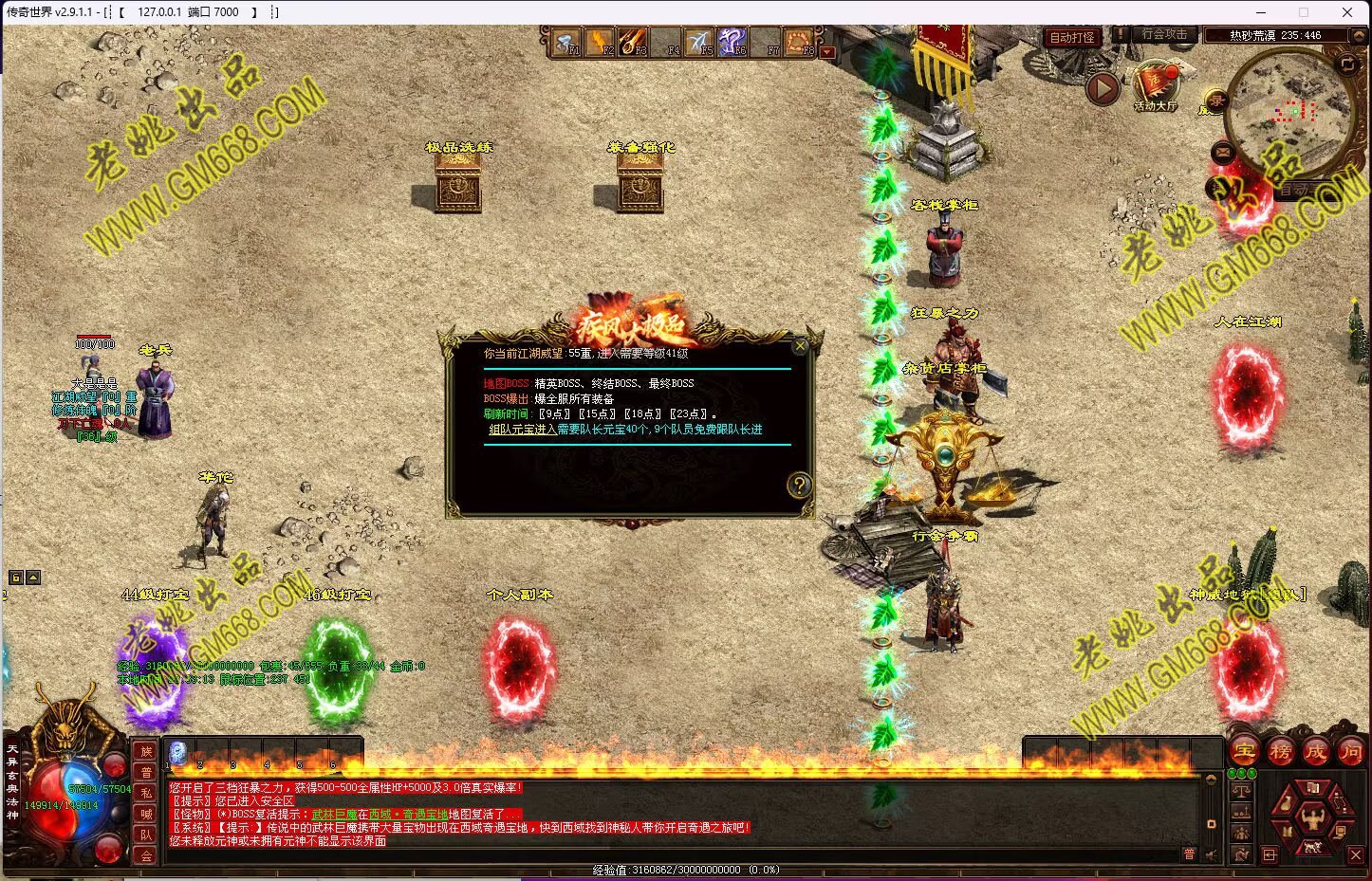Open the dialog's question mark help
The image size is (1372, 881).
[800, 486]
